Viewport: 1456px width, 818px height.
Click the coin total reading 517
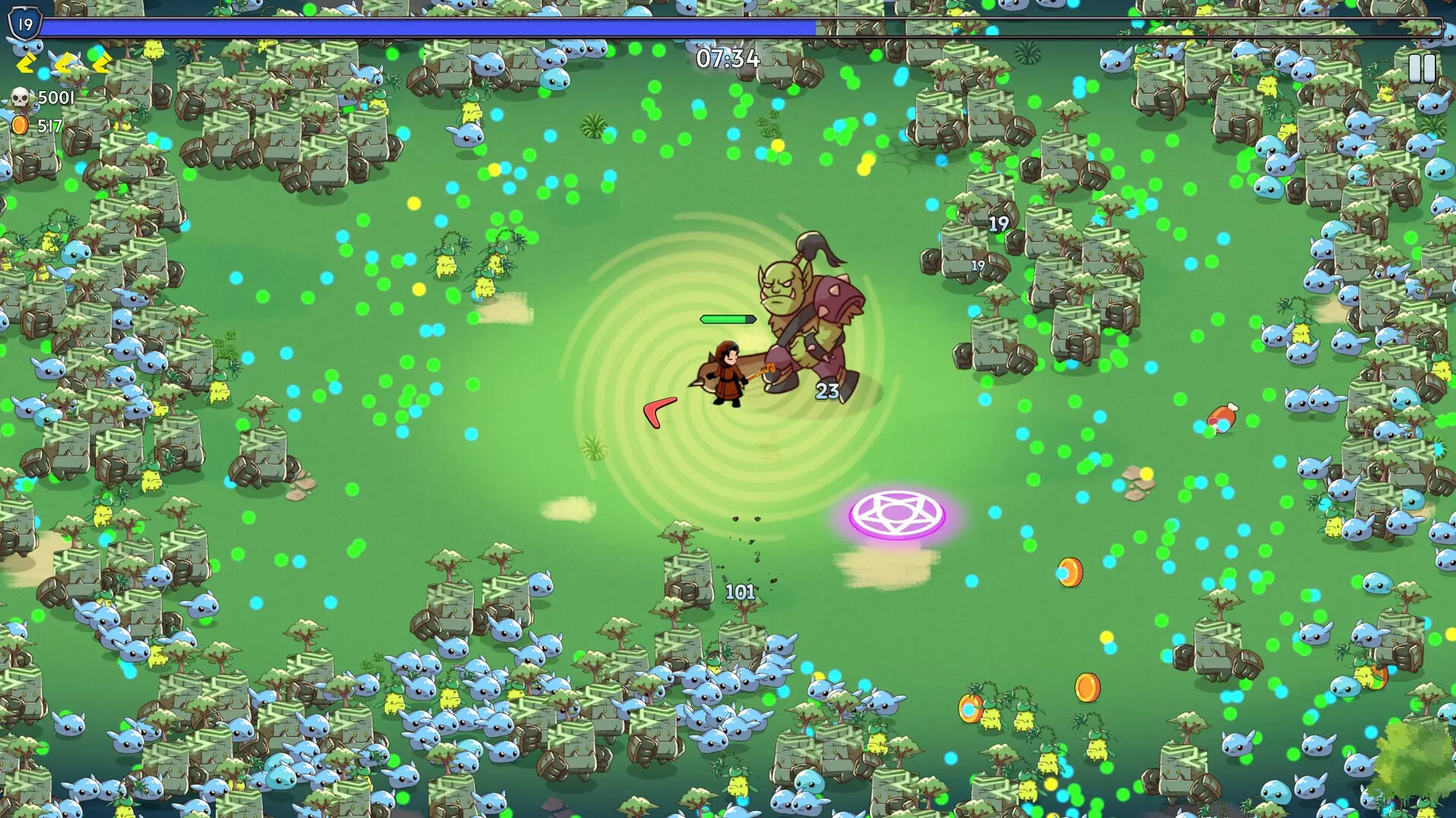(x=50, y=125)
